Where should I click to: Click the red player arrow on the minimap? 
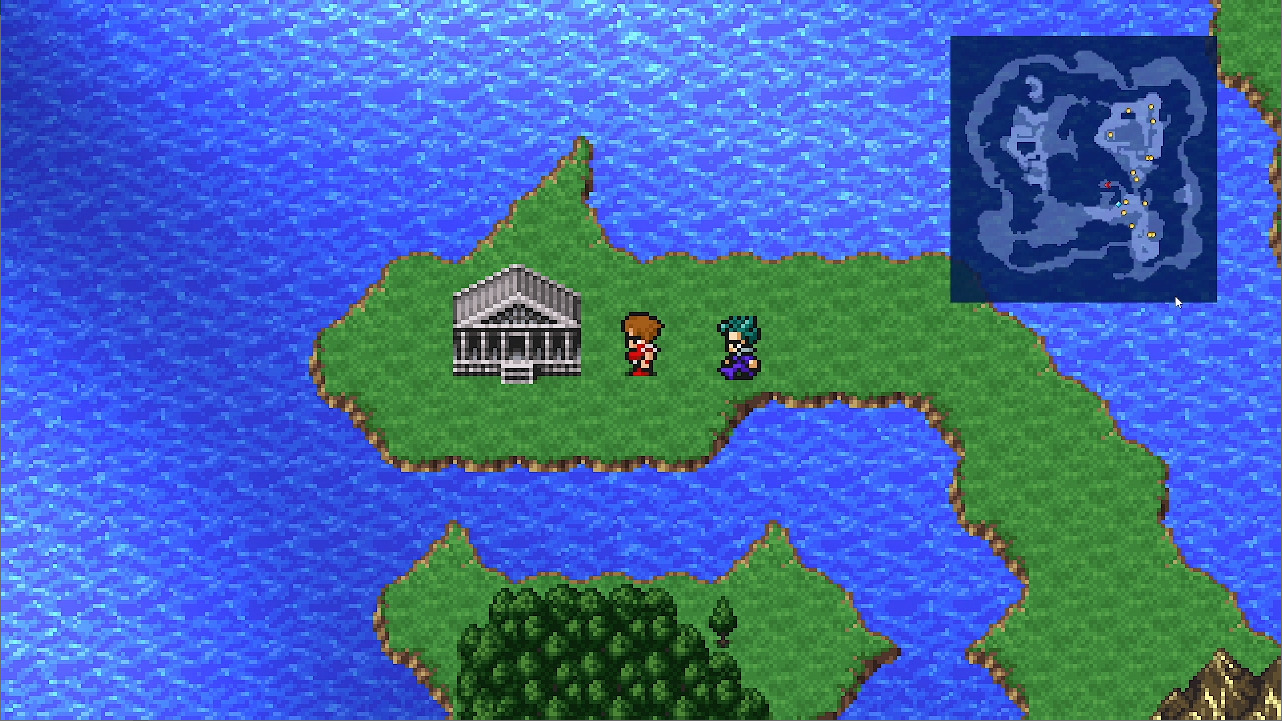(1108, 184)
